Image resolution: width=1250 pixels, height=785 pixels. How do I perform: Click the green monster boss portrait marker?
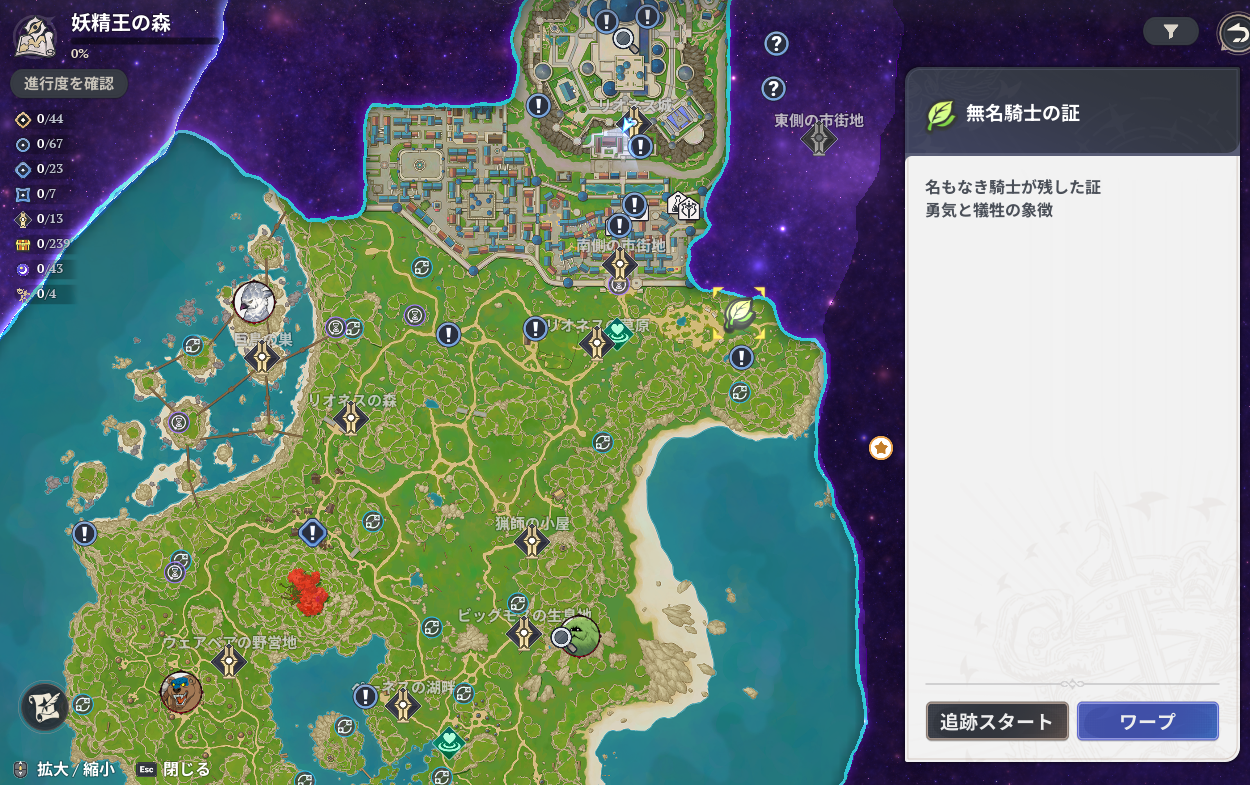(x=581, y=637)
